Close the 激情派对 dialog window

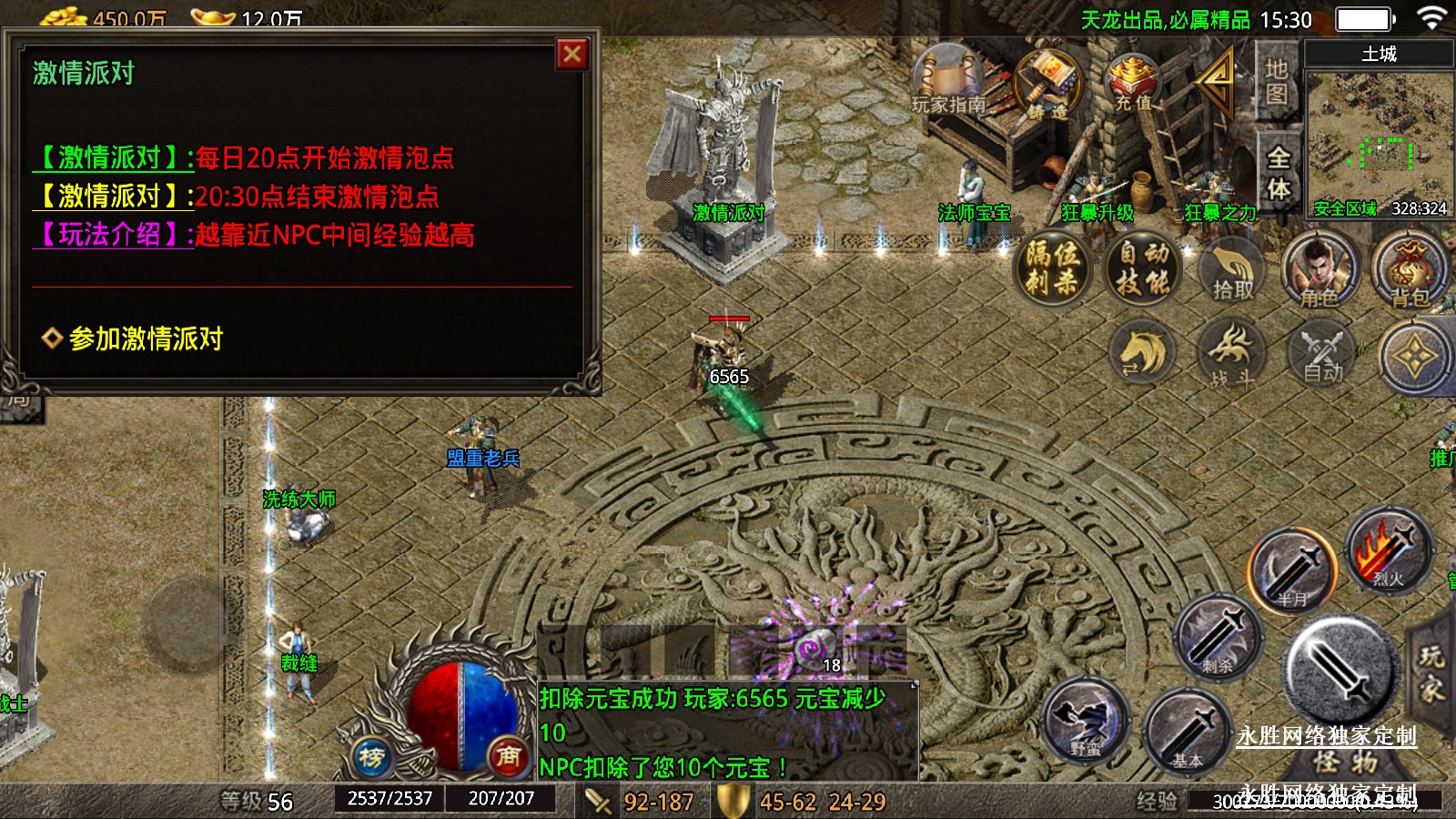click(572, 55)
